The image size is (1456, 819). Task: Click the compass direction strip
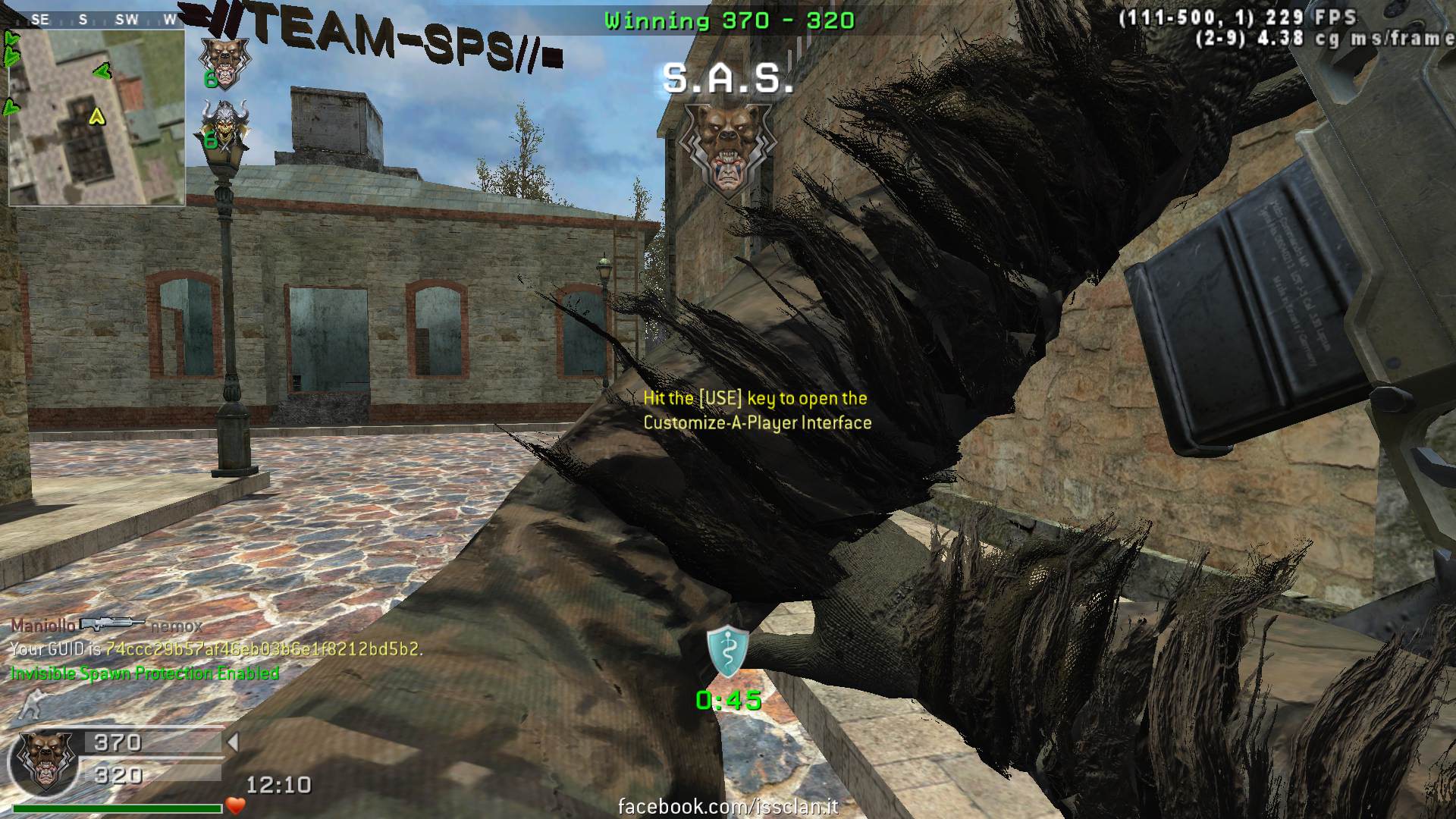click(x=97, y=20)
